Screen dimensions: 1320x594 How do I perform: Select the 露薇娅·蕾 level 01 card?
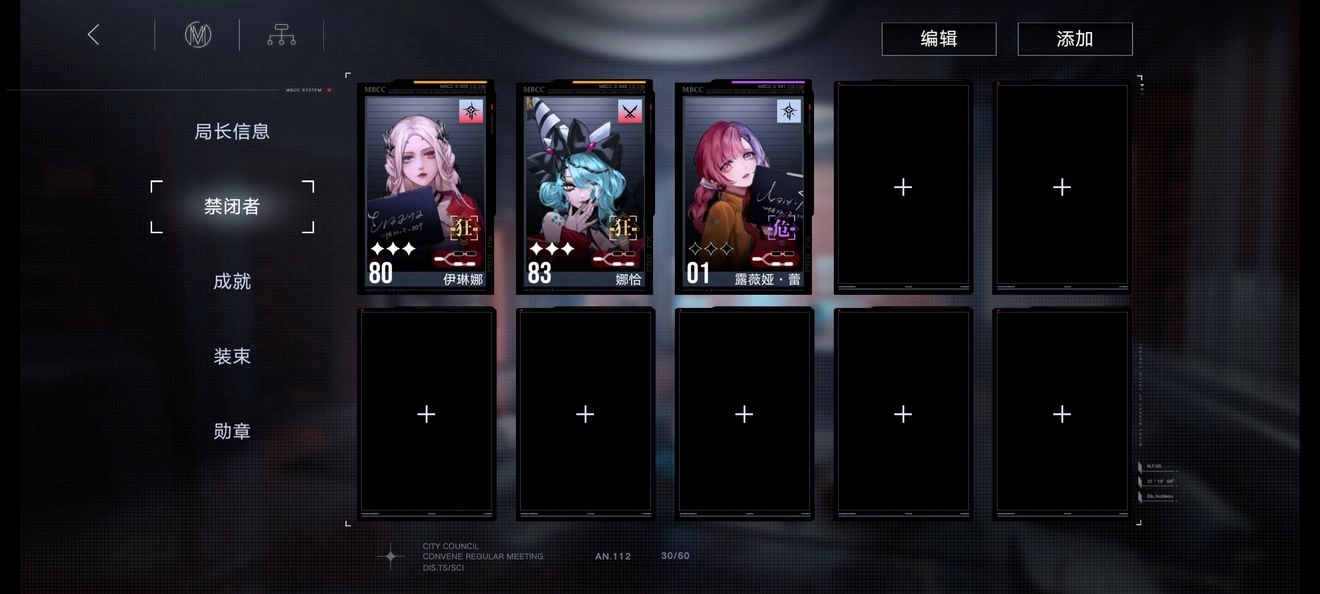coord(744,187)
